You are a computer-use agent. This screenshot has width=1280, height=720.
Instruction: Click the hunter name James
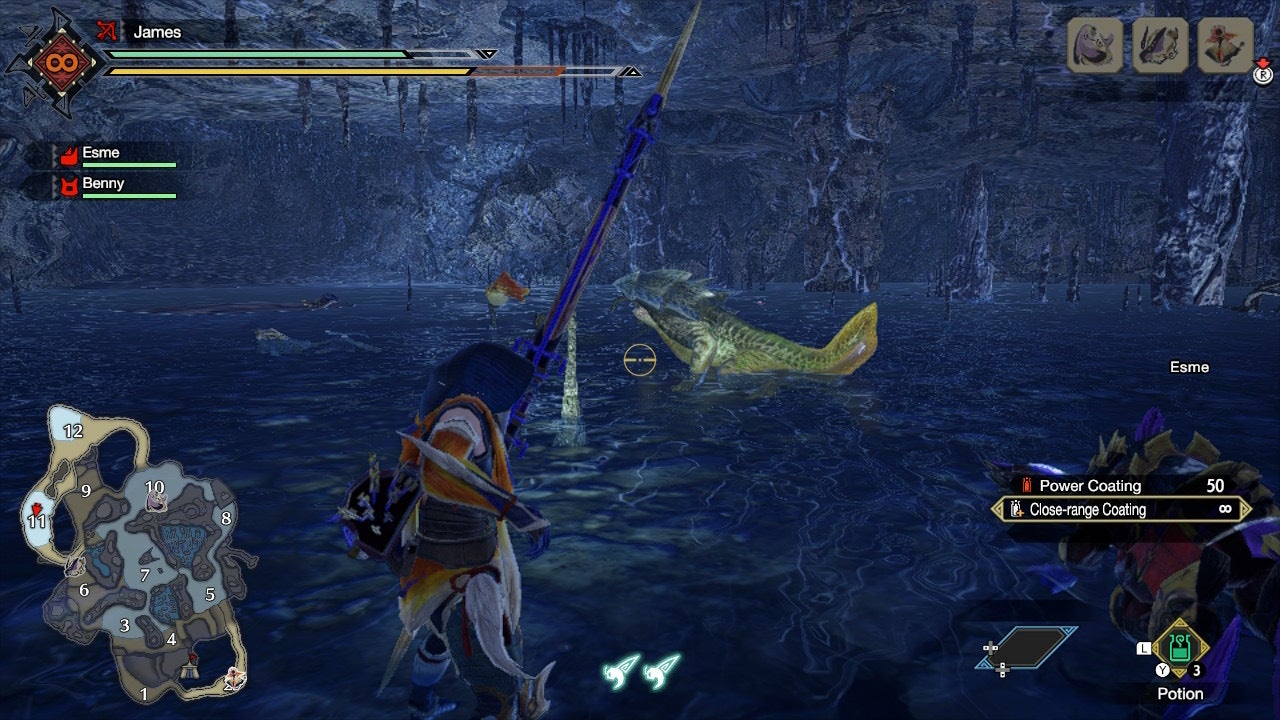pos(160,31)
